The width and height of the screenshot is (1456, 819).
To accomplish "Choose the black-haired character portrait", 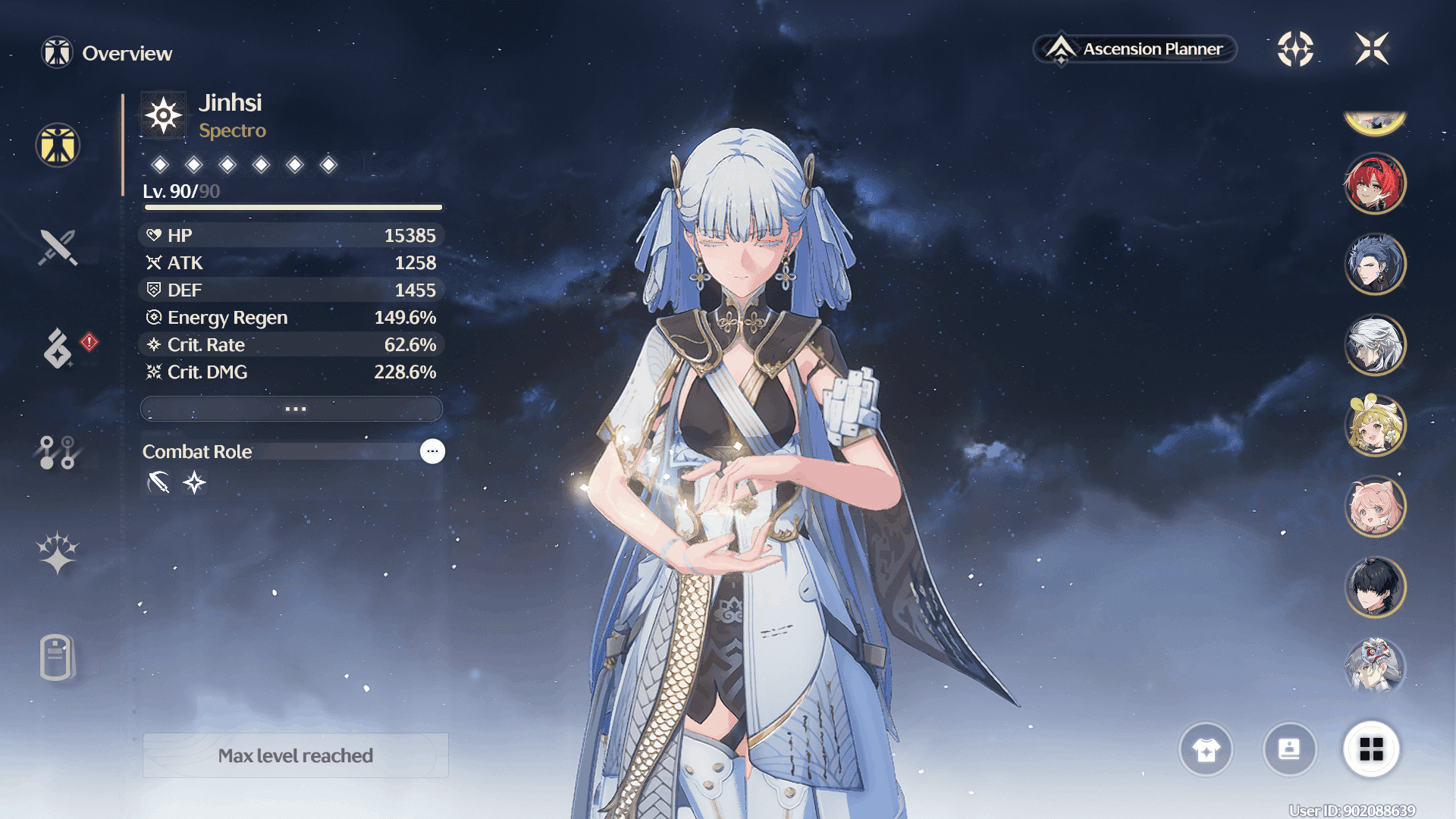I will click(x=1375, y=587).
